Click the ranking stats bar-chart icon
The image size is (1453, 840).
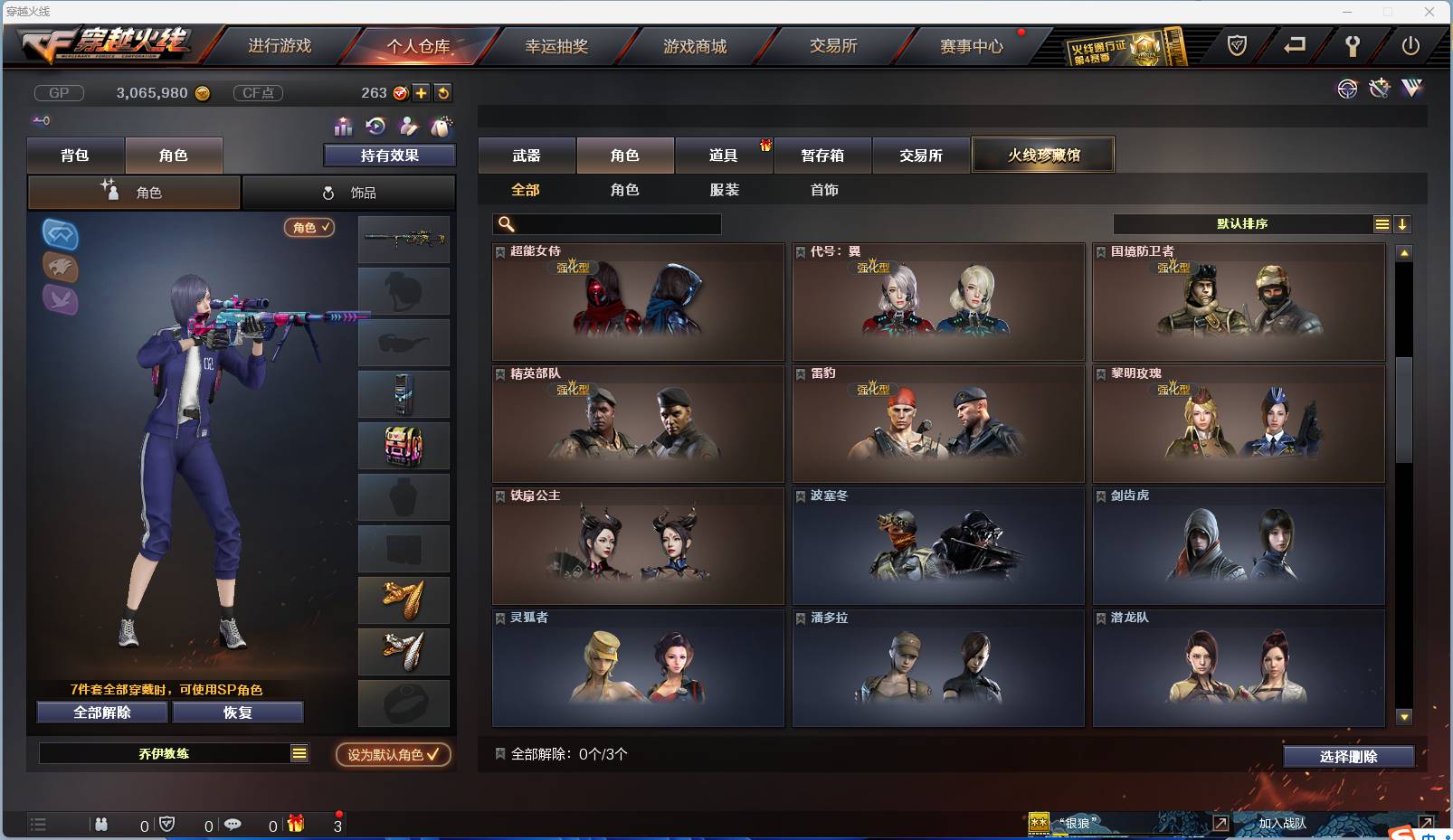[x=342, y=127]
